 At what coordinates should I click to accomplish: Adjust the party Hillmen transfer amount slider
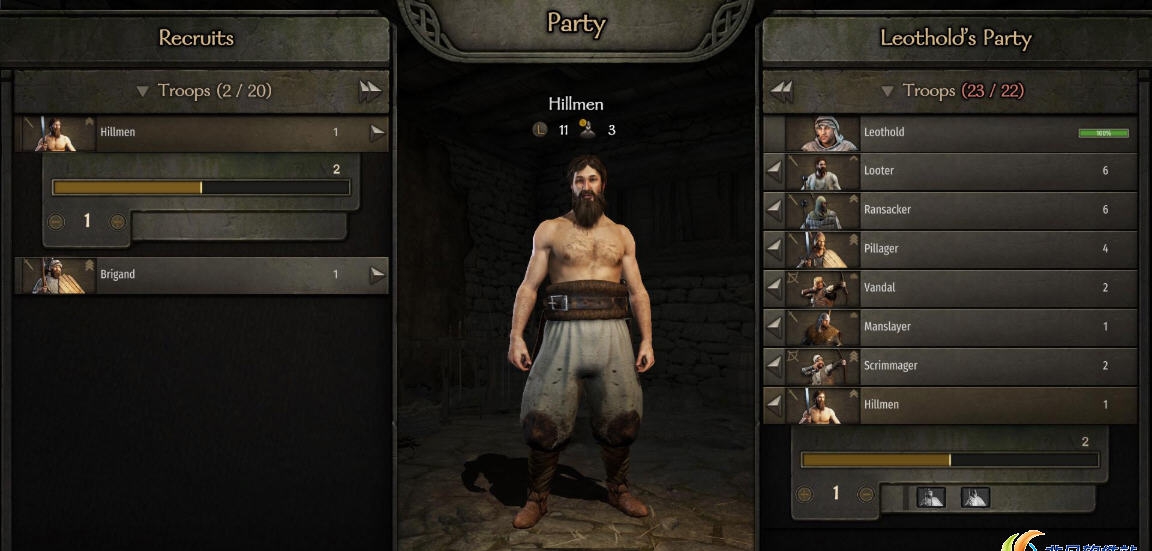[x=949, y=460]
